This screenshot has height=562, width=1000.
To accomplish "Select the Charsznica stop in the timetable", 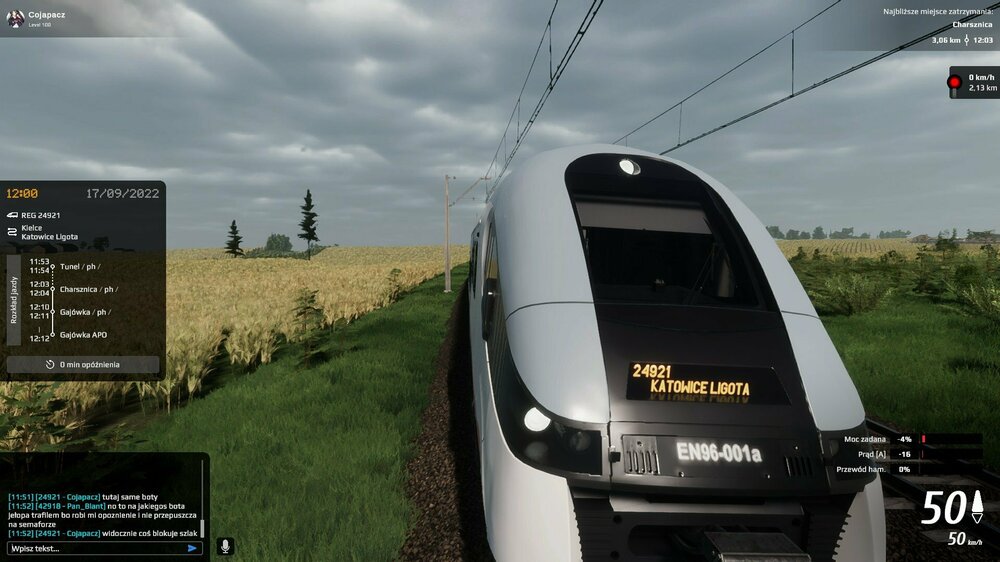I will 88,289.
